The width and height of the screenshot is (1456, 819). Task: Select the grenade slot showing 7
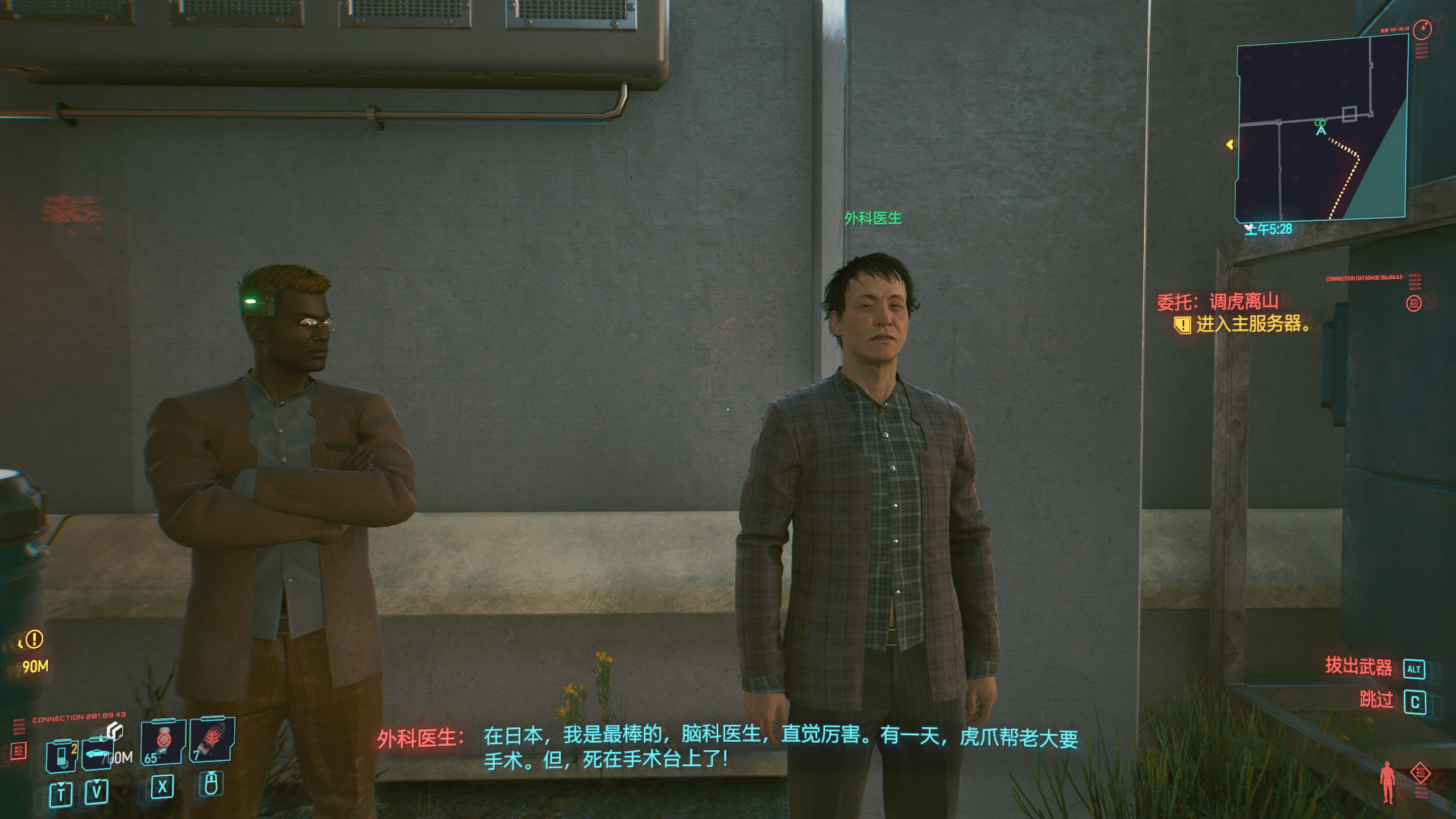pyautogui.click(x=211, y=739)
